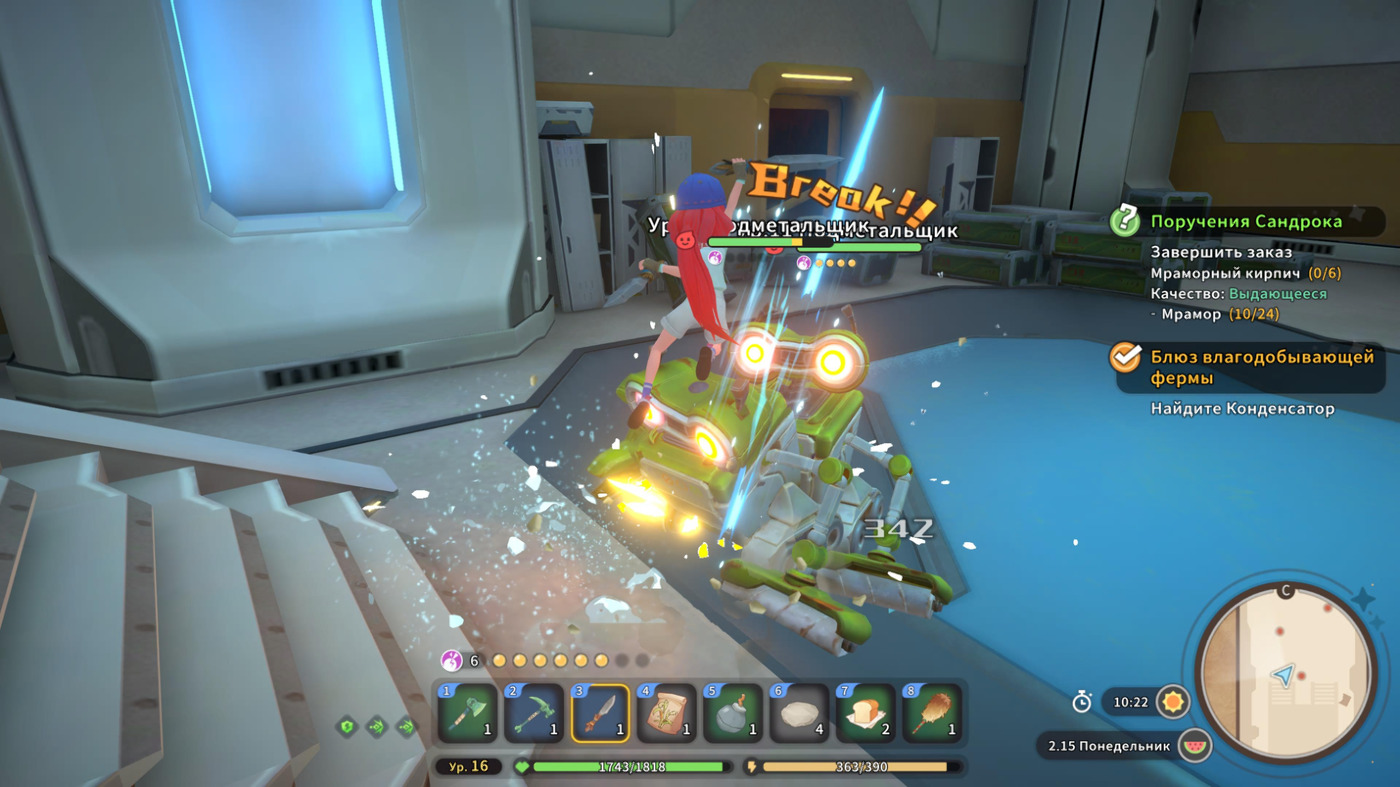Equip the pickhammer in hotbar slot 2
The image size is (1400, 787).
point(534,713)
